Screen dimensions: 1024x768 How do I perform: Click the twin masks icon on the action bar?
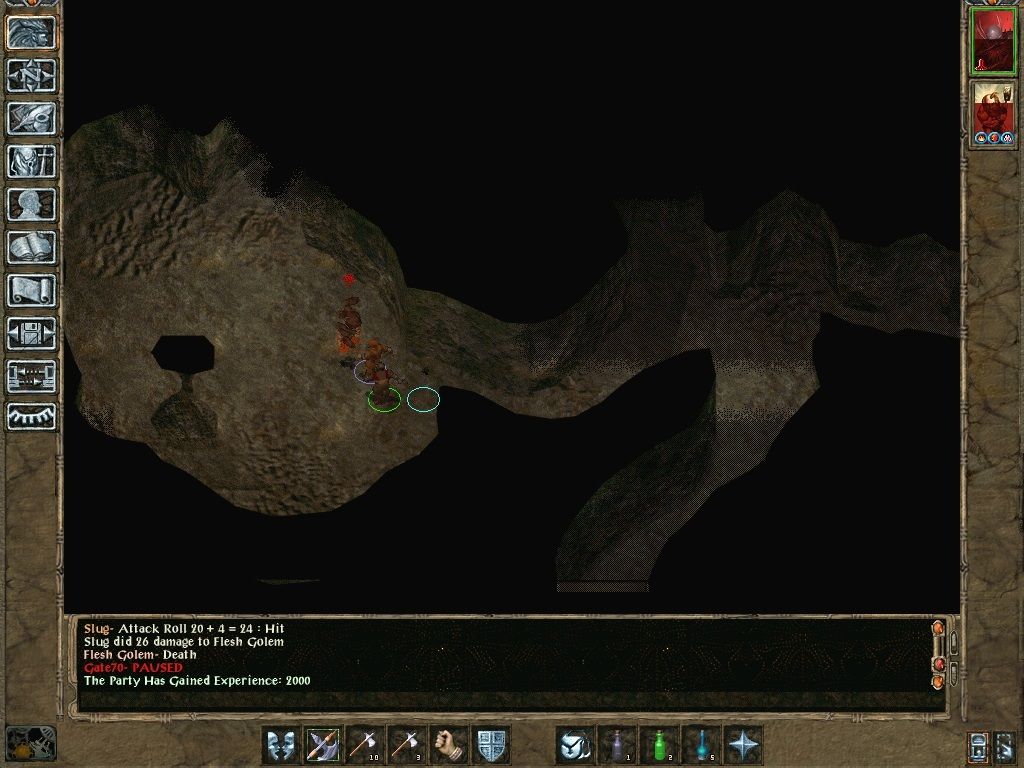tap(281, 745)
